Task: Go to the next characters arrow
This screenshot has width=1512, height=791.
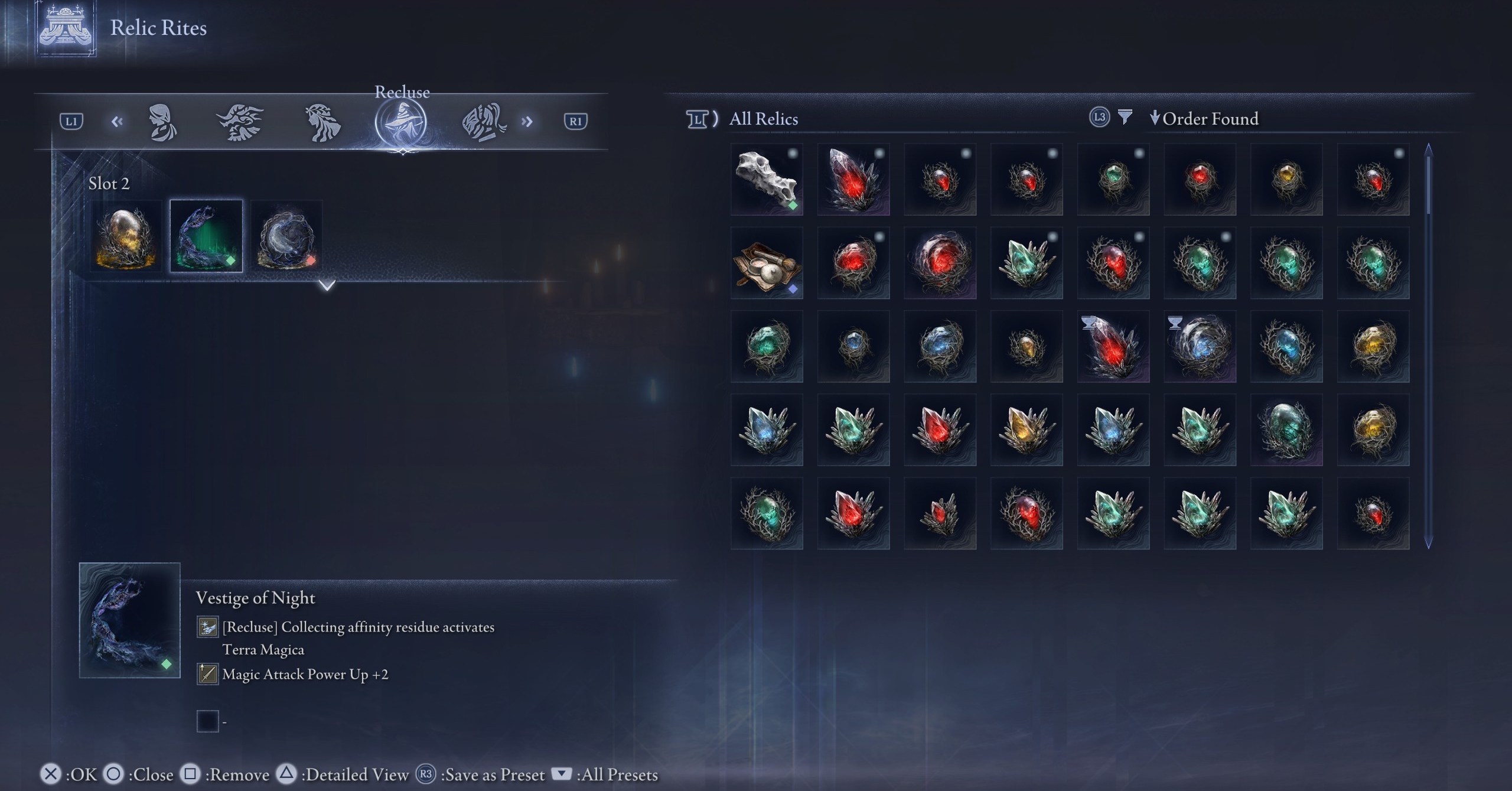Action: 527,122
